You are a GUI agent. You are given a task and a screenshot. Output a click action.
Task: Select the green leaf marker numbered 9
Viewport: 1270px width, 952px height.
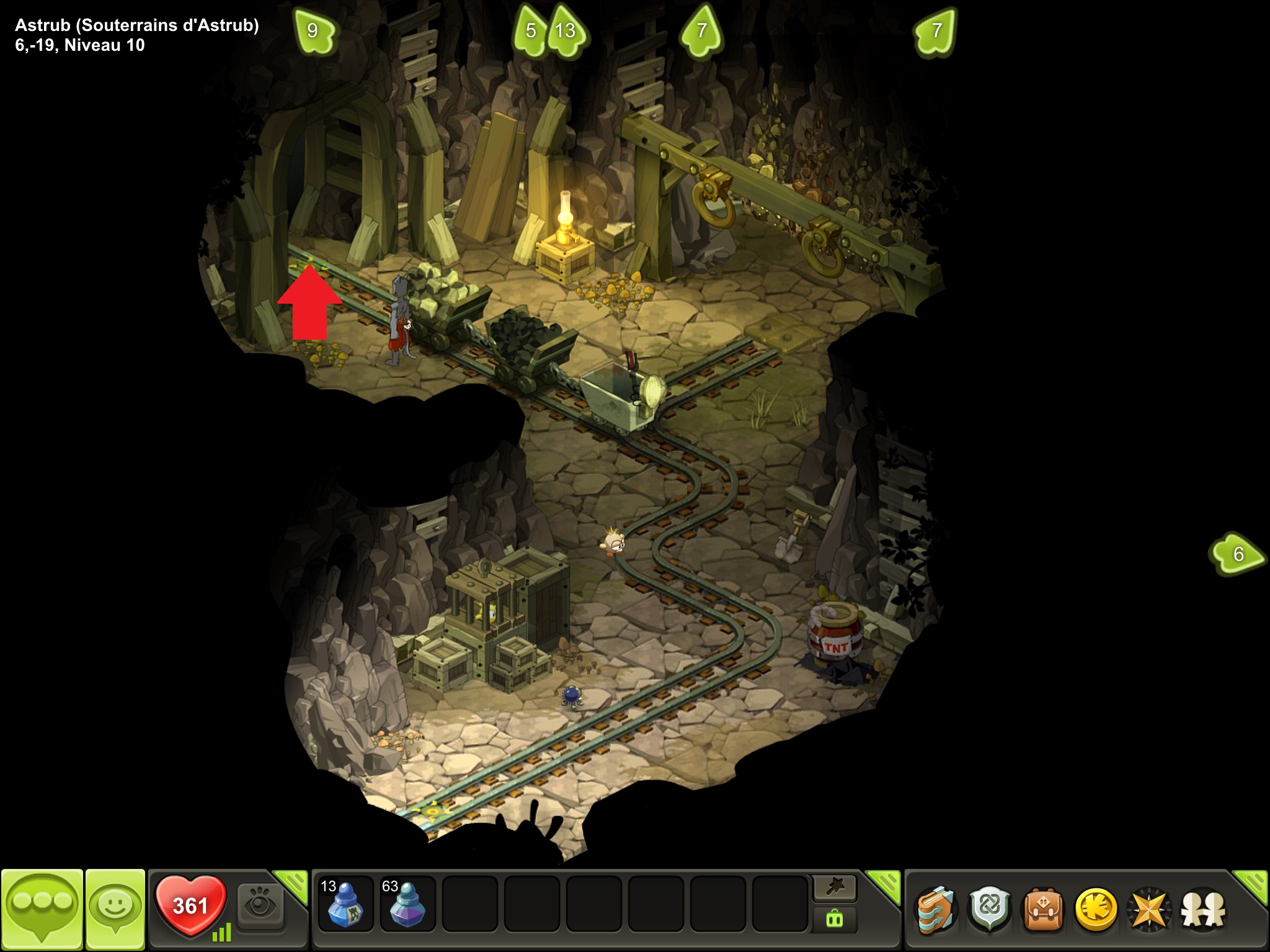[x=313, y=31]
